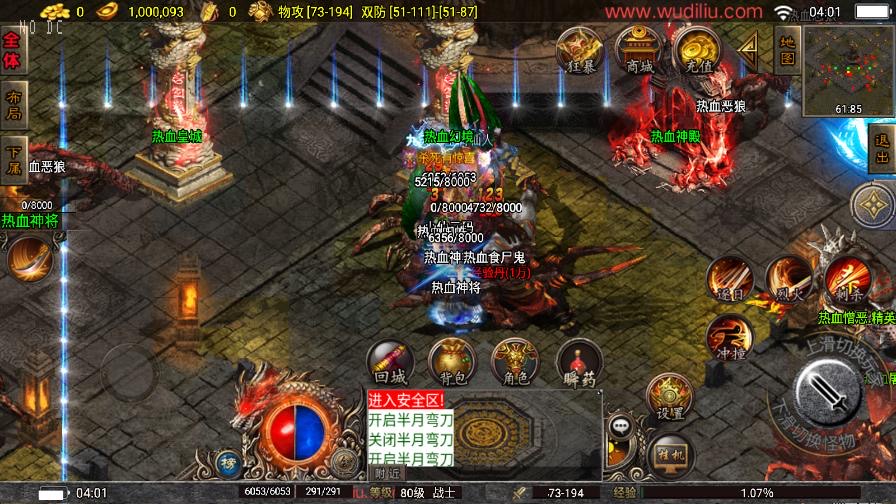
Task: Tap the large sword attack button
Action: point(828,392)
